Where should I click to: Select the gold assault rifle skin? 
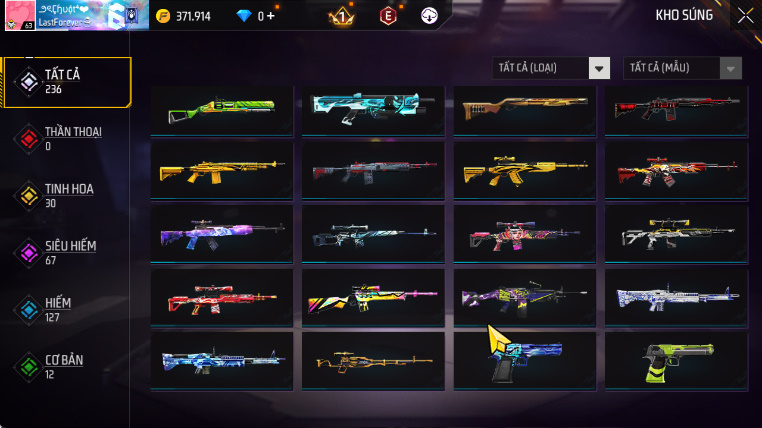[x=221, y=172]
